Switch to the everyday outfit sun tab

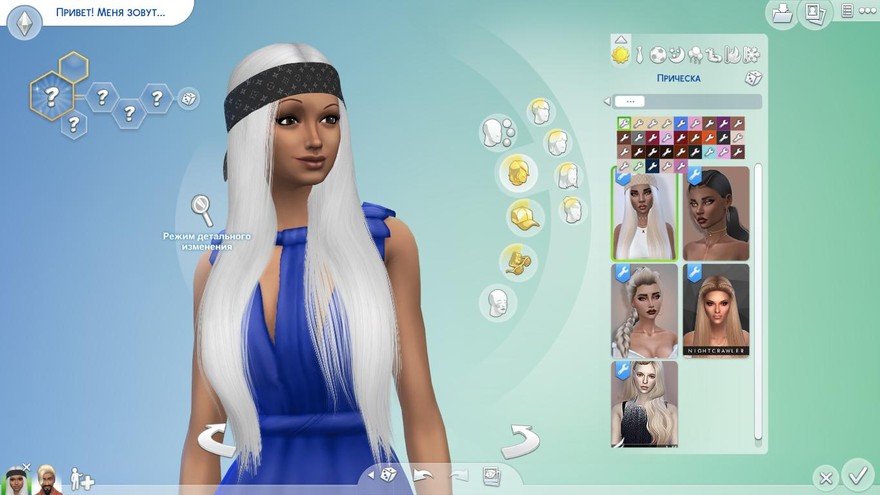621,55
